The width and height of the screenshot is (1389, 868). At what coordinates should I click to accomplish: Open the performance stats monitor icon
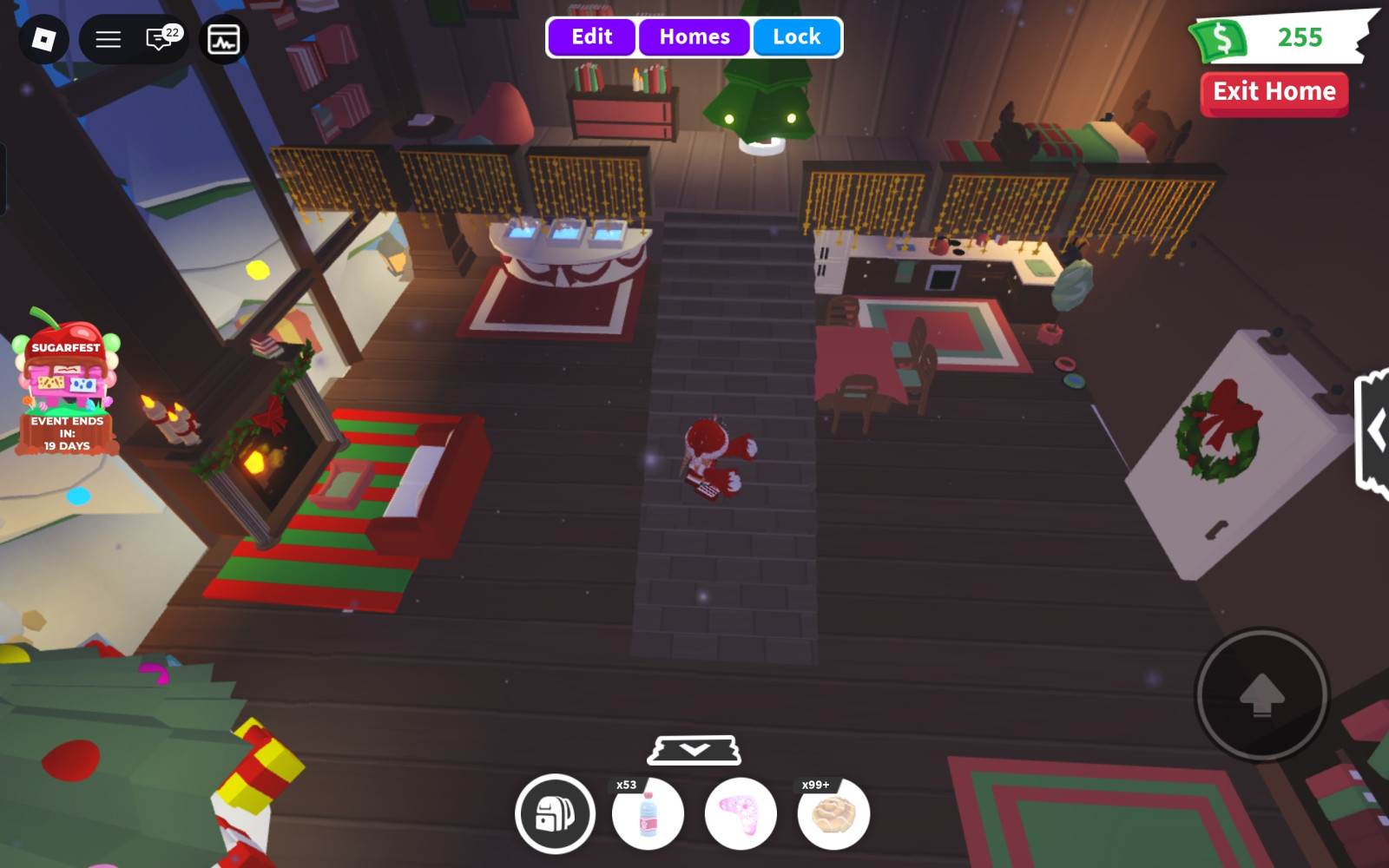coord(223,39)
